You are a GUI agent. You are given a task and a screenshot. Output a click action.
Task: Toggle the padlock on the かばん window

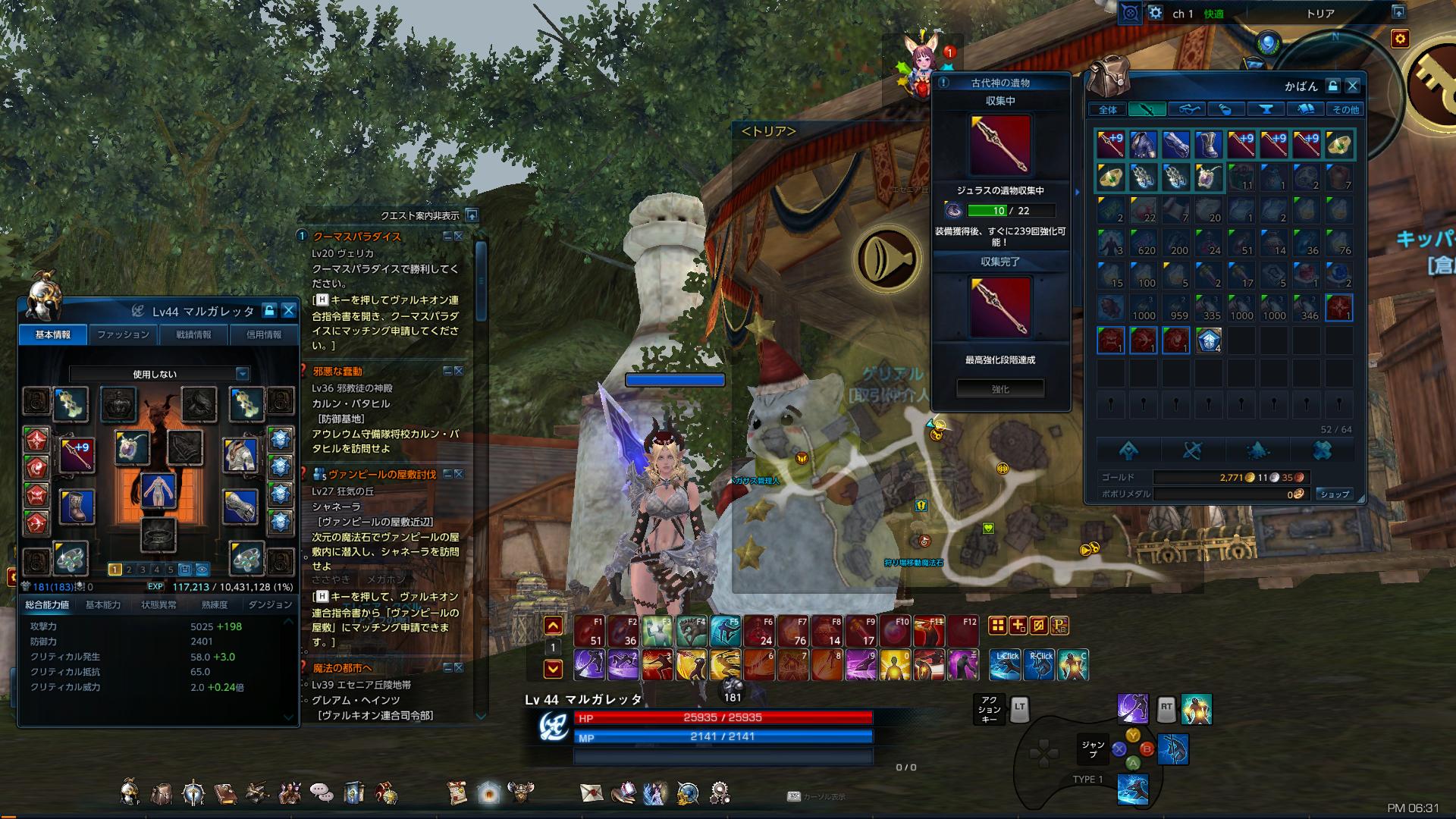click(x=1332, y=86)
